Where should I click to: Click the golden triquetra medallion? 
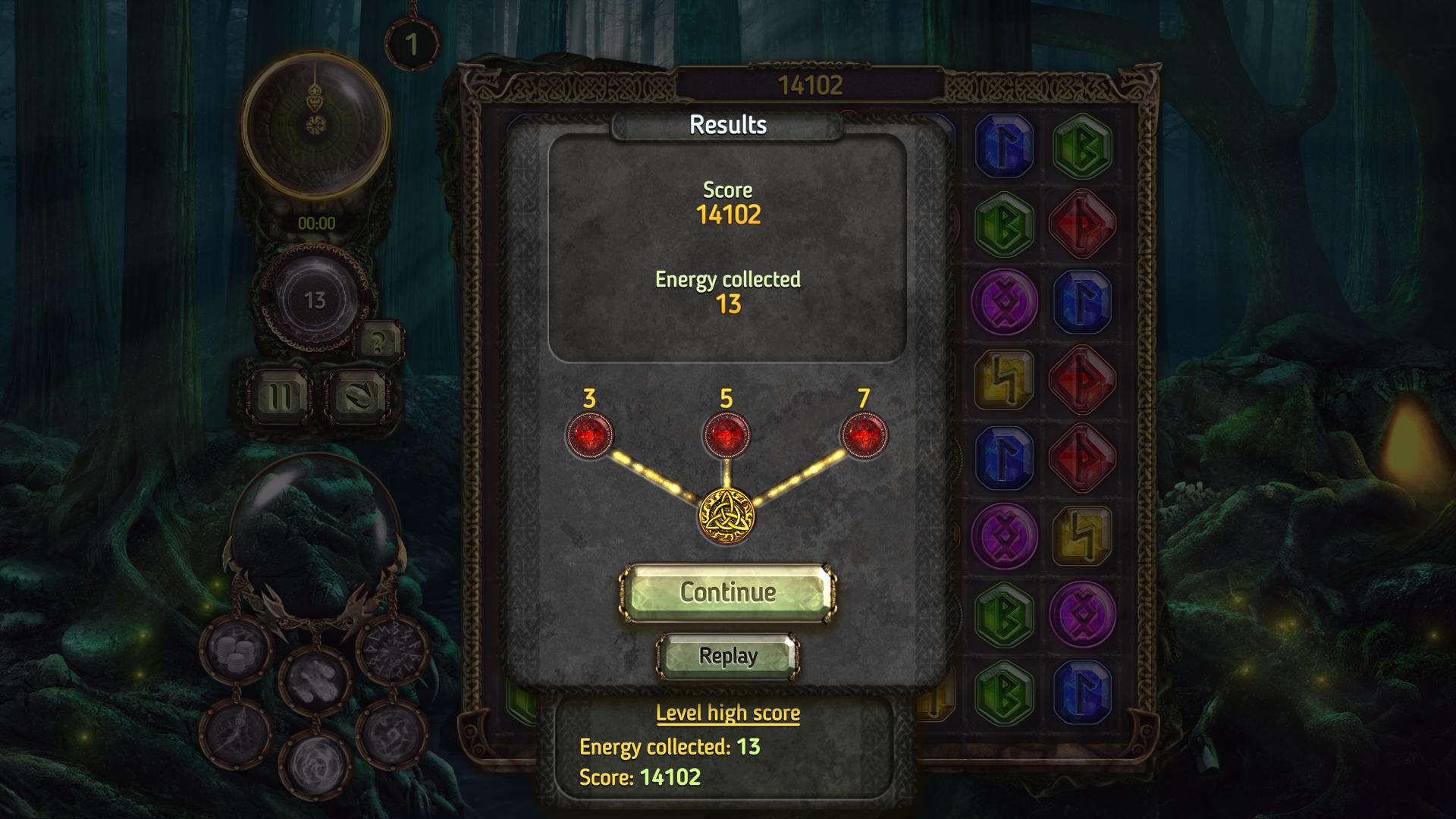pyautogui.click(x=726, y=516)
